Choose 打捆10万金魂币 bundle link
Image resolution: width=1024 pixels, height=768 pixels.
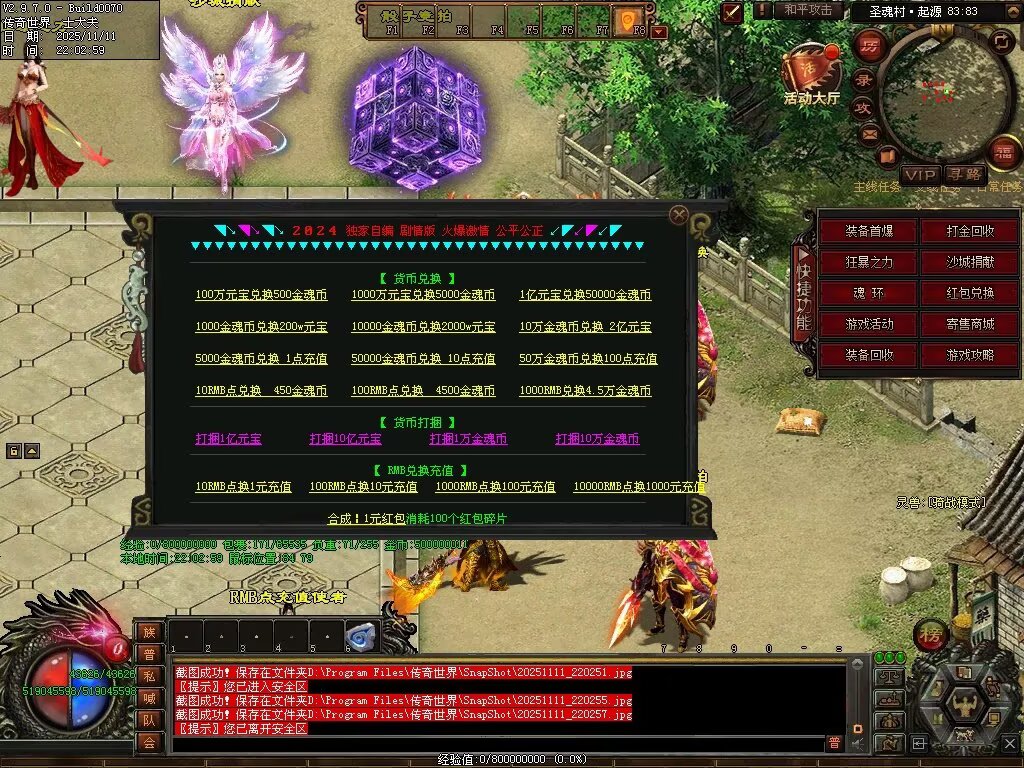(598, 439)
